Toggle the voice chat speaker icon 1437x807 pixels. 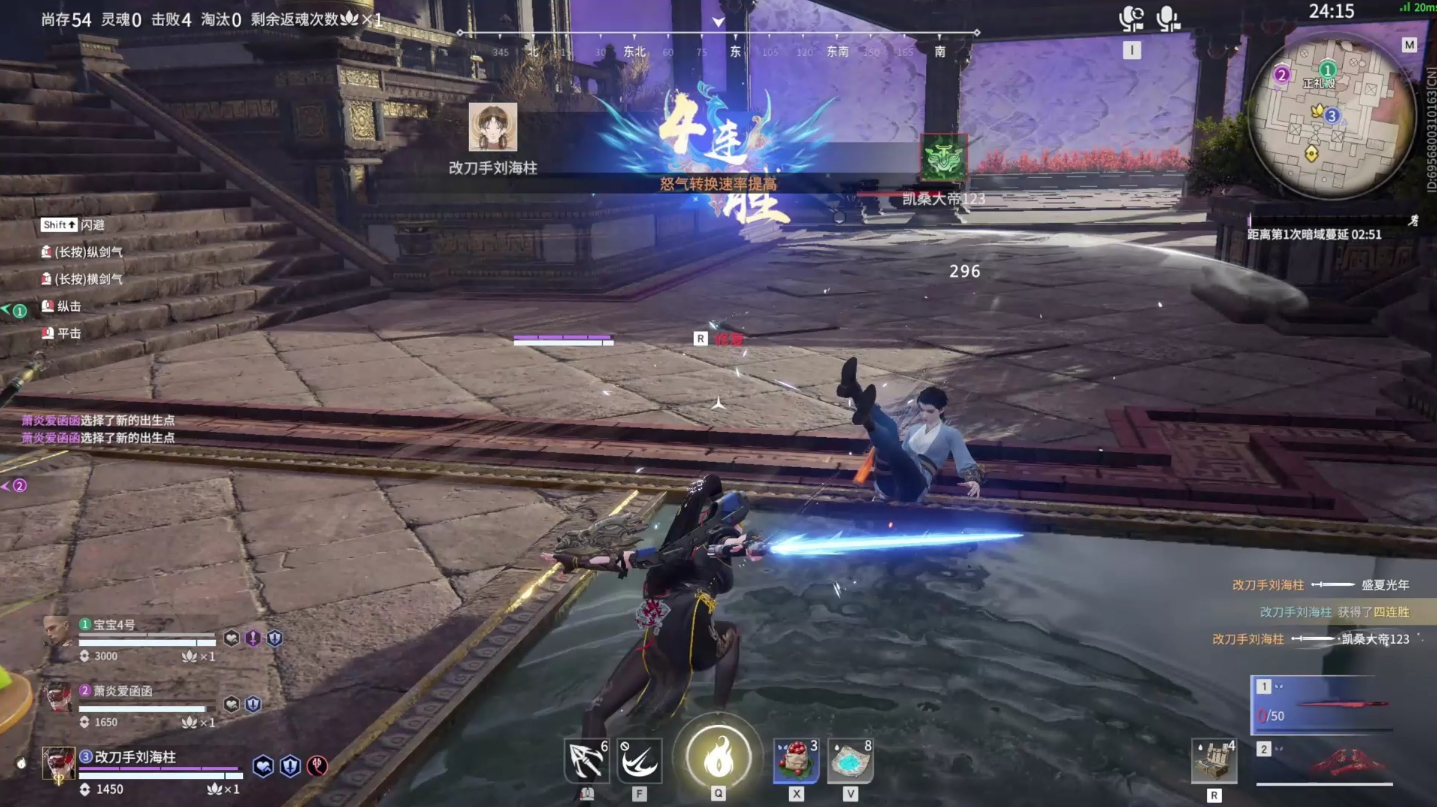[1131, 19]
